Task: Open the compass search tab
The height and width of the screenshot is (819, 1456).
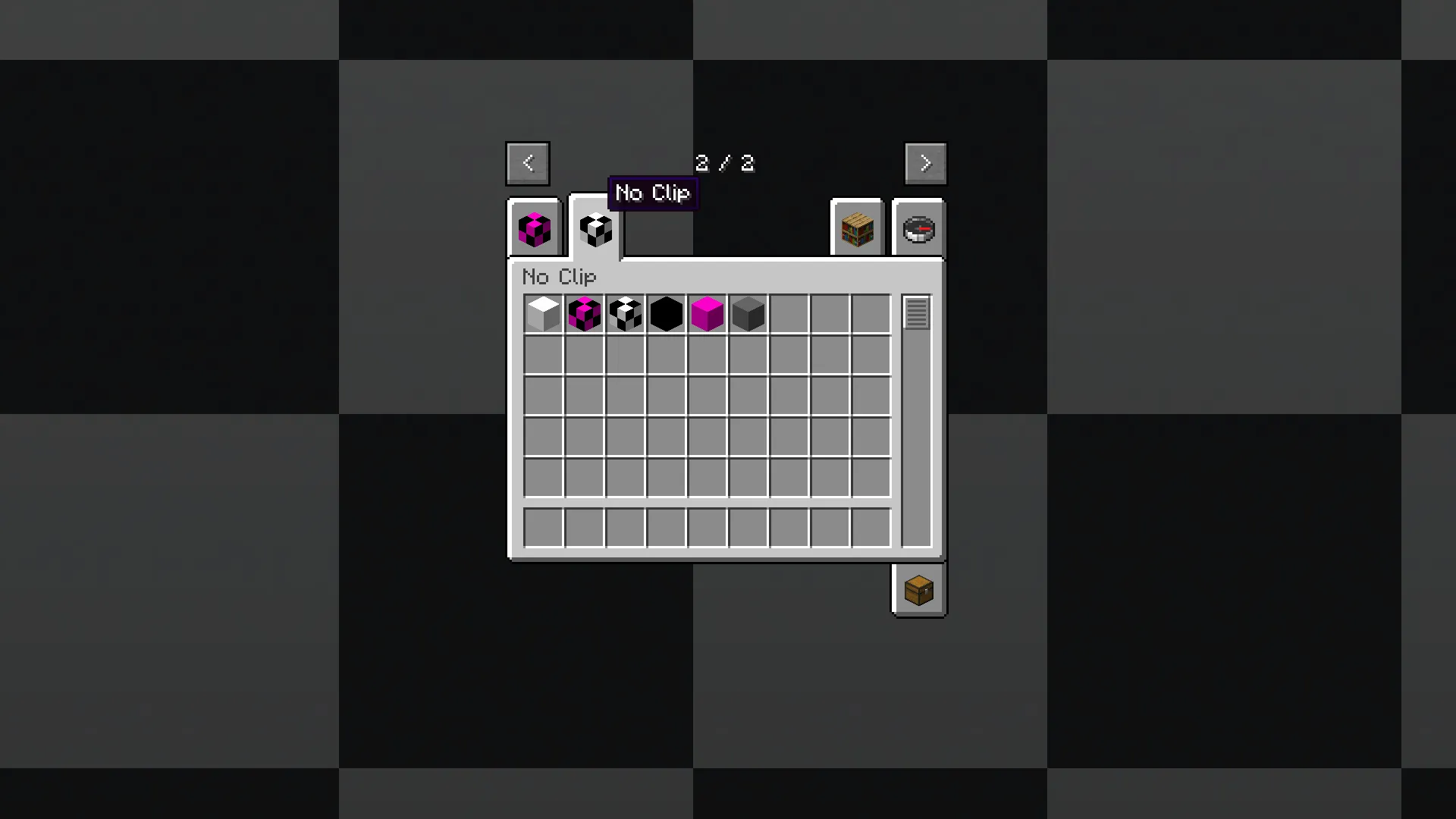Action: point(918,228)
